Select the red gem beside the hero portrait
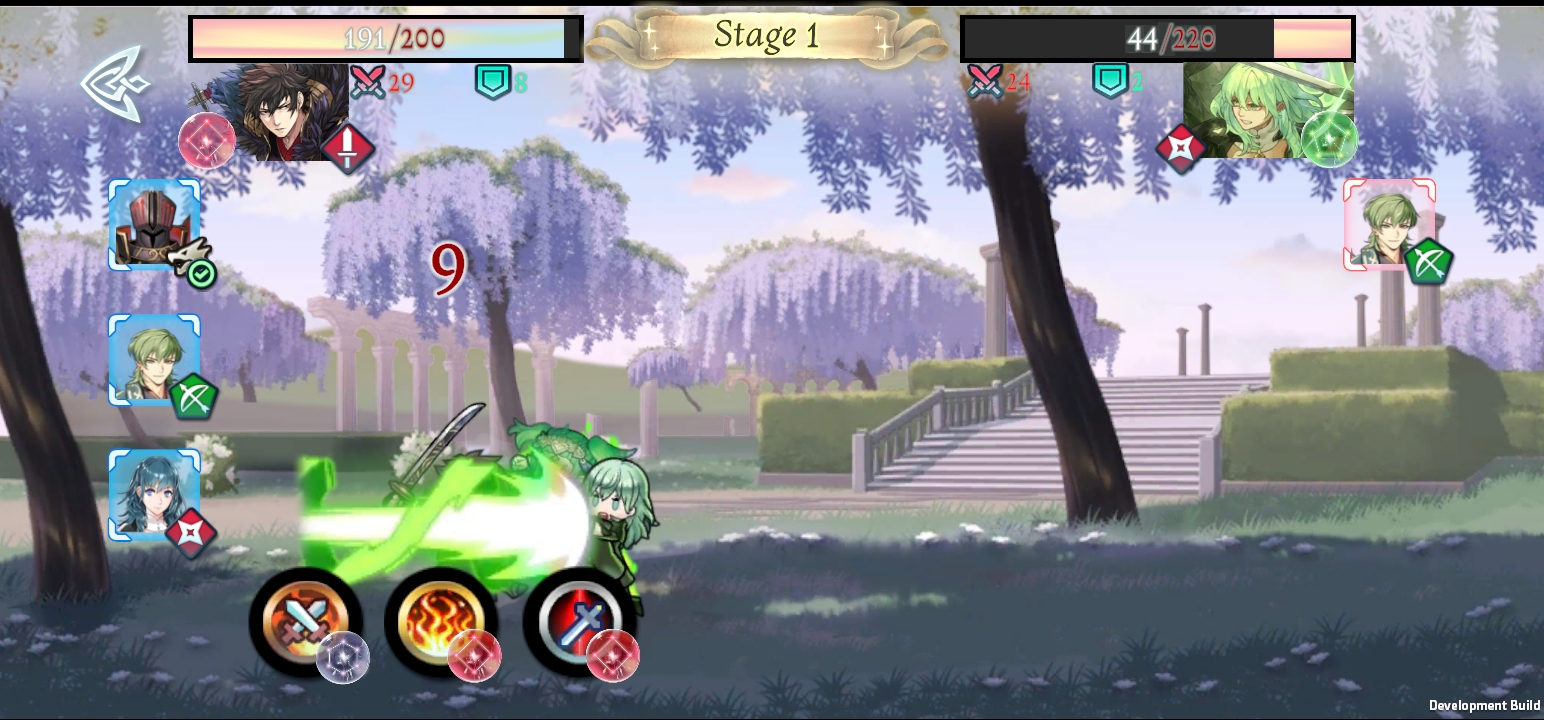 tap(206, 141)
